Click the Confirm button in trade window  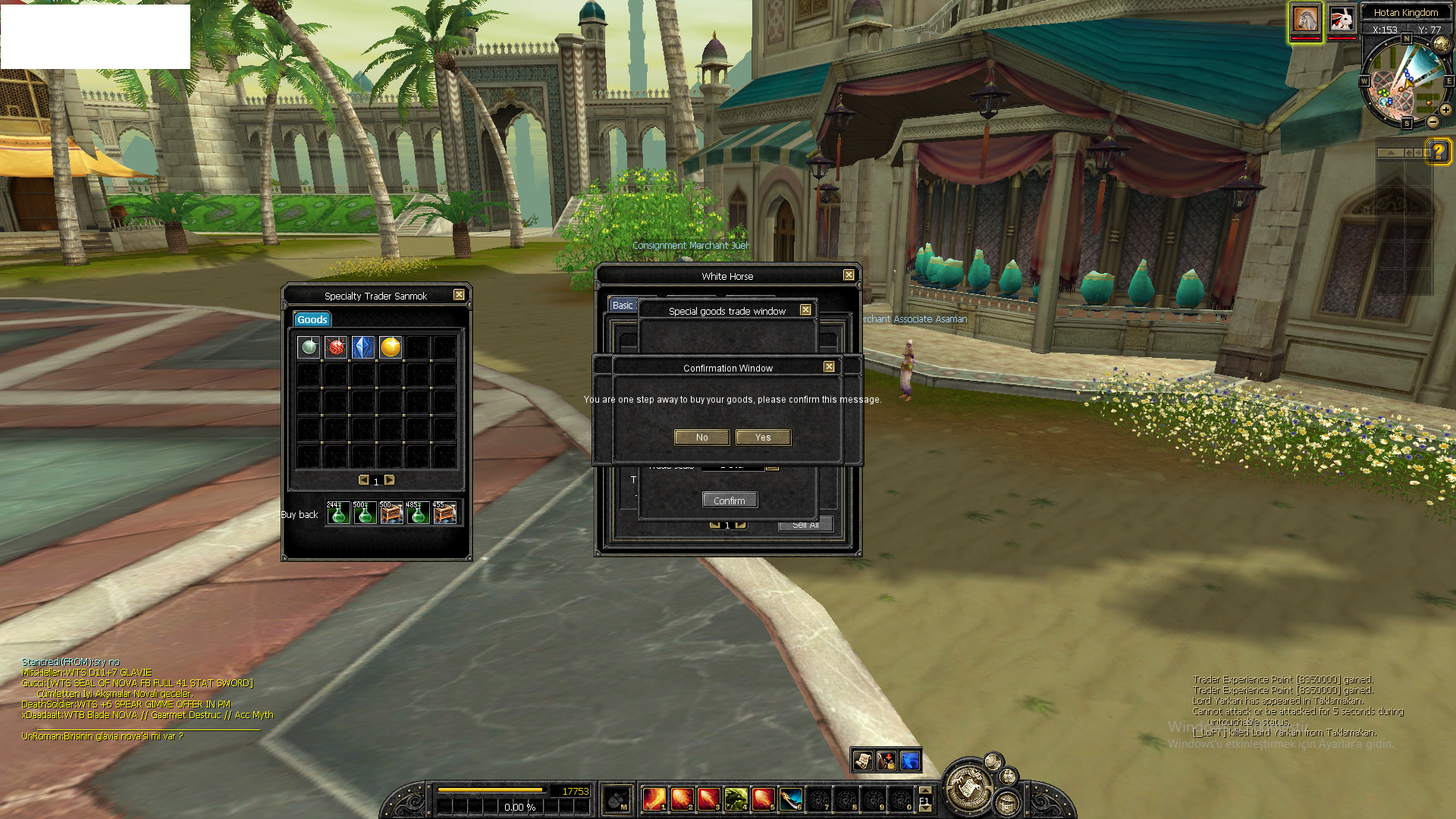click(x=730, y=500)
